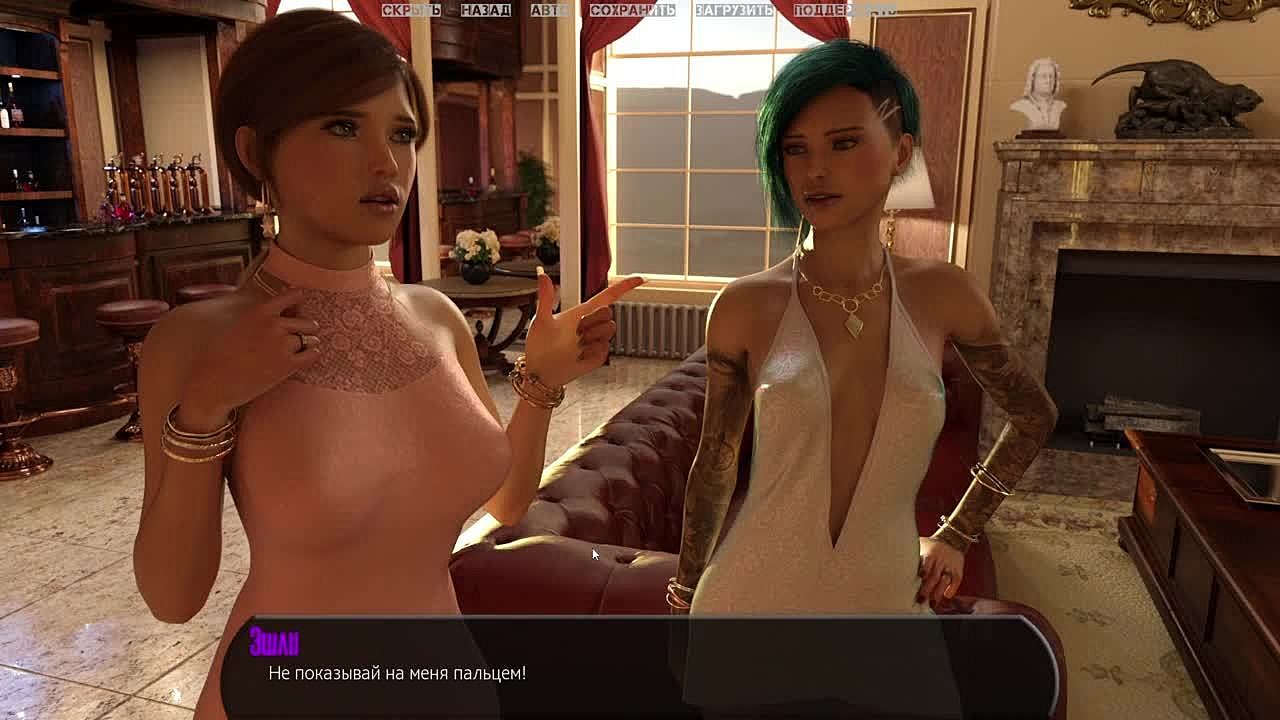Toggle auto-advance with АВТО
The height and width of the screenshot is (720, 1280).
click(549, 10)
